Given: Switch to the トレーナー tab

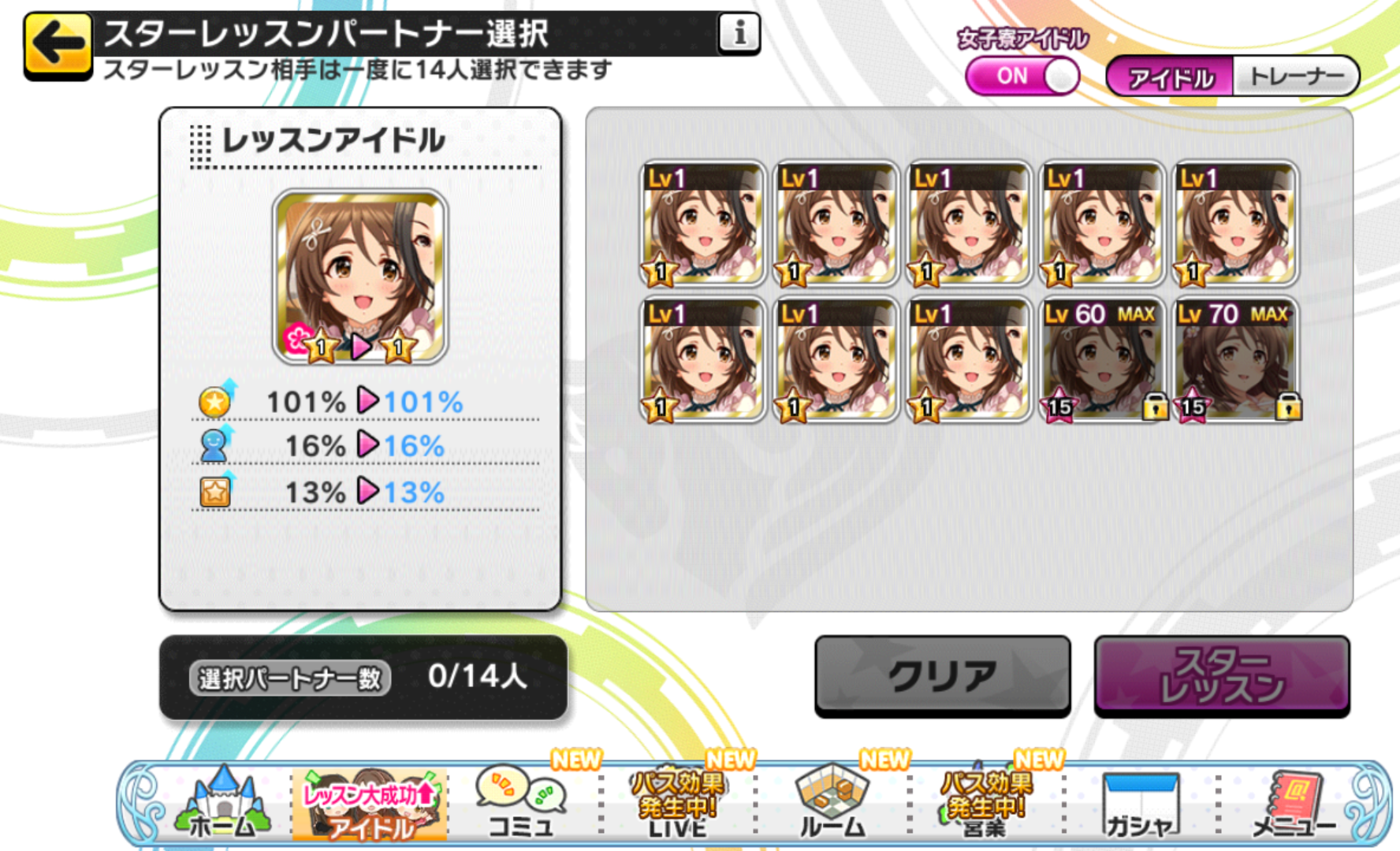Looking at the screenshot, I should click(1295, 77).
